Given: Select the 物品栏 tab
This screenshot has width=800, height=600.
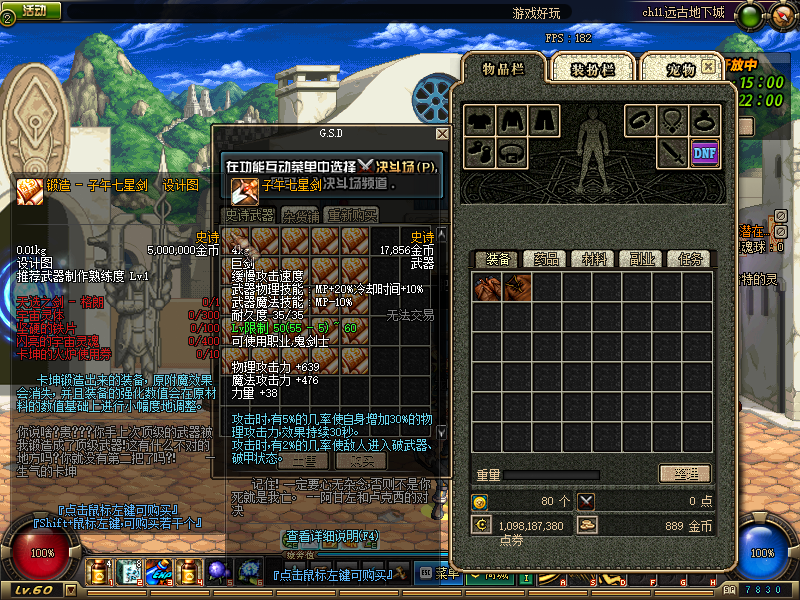Looking at the screenshot, I should [503, 68].
